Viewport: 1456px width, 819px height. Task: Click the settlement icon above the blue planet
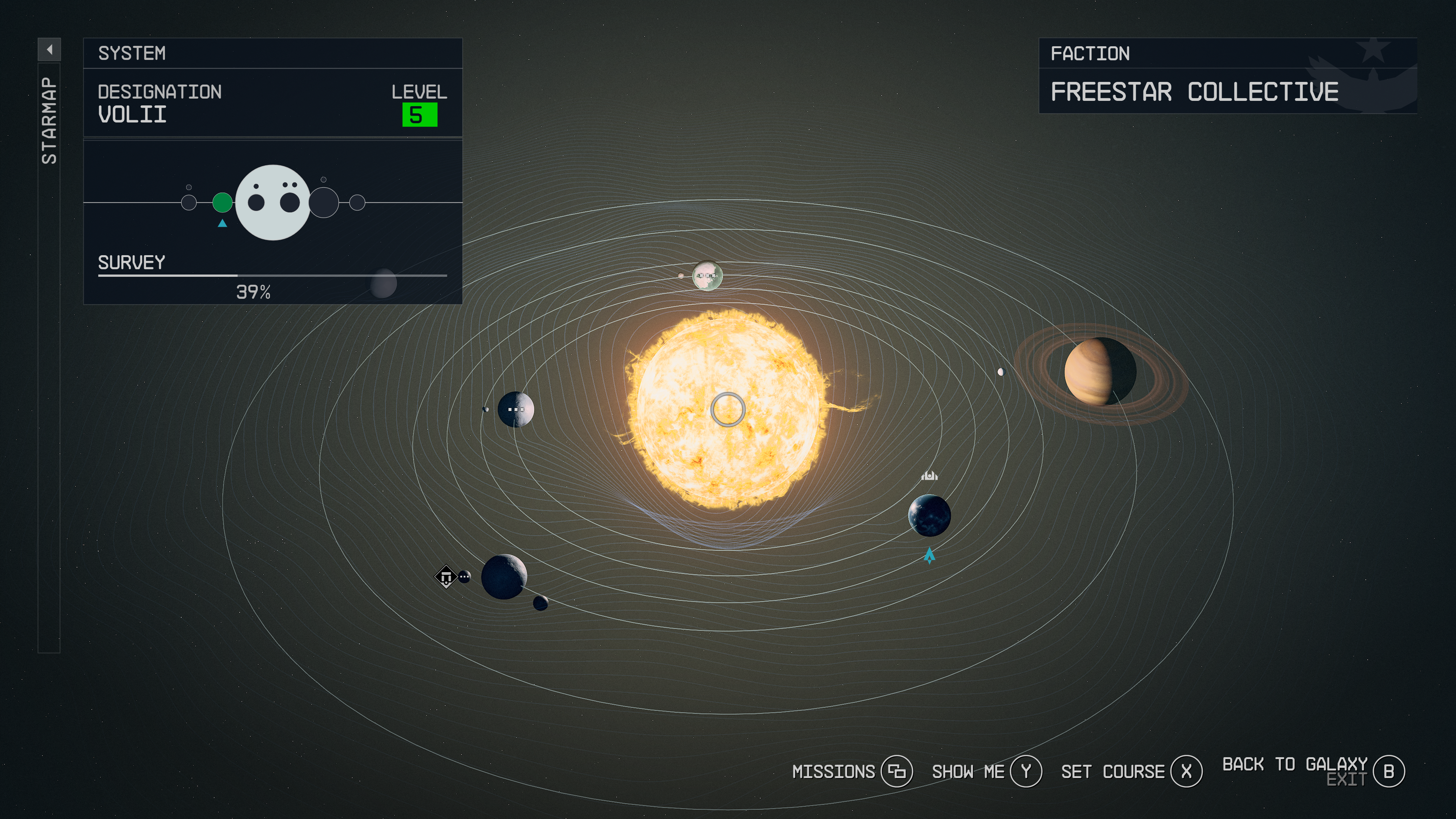pyautogui.click(x=929, y=475)
